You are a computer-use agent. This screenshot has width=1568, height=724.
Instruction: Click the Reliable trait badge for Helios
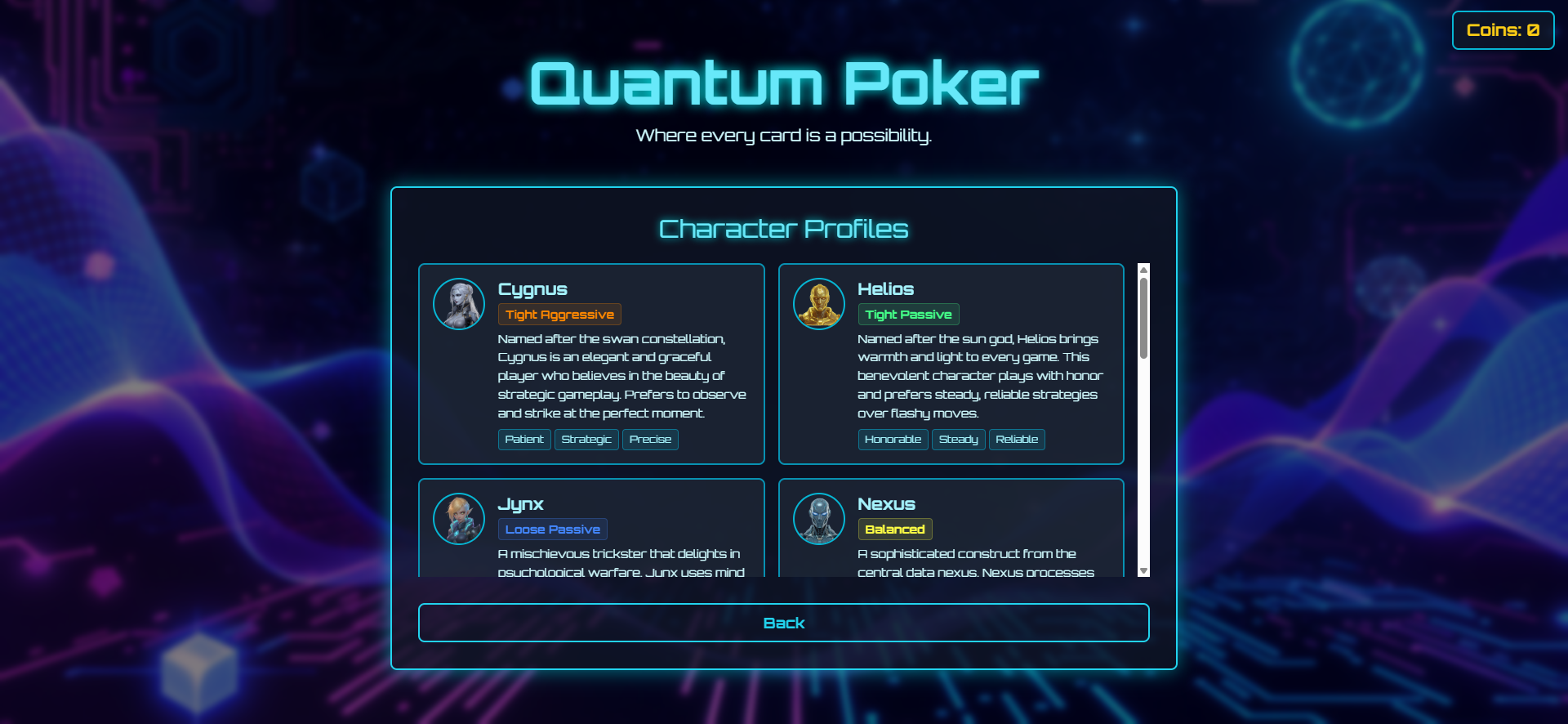pyautogui.click(x=1017, y=439)
